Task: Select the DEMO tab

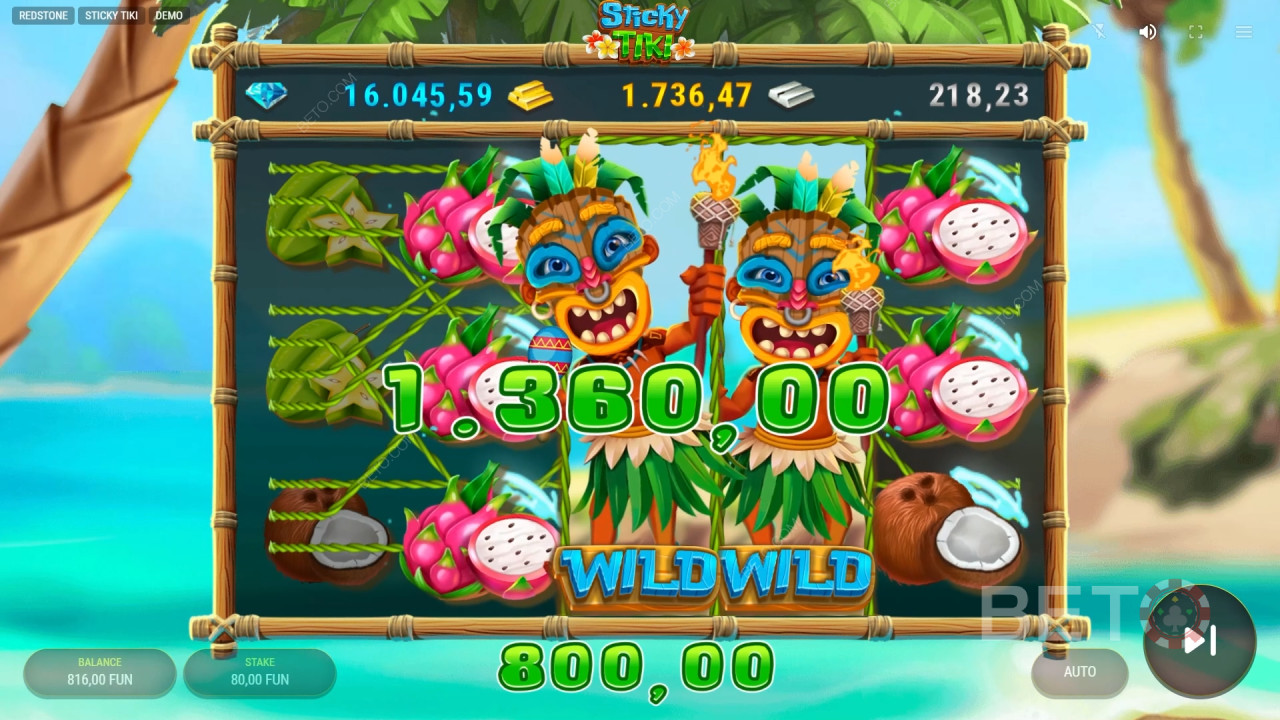Action: point(168,15)
